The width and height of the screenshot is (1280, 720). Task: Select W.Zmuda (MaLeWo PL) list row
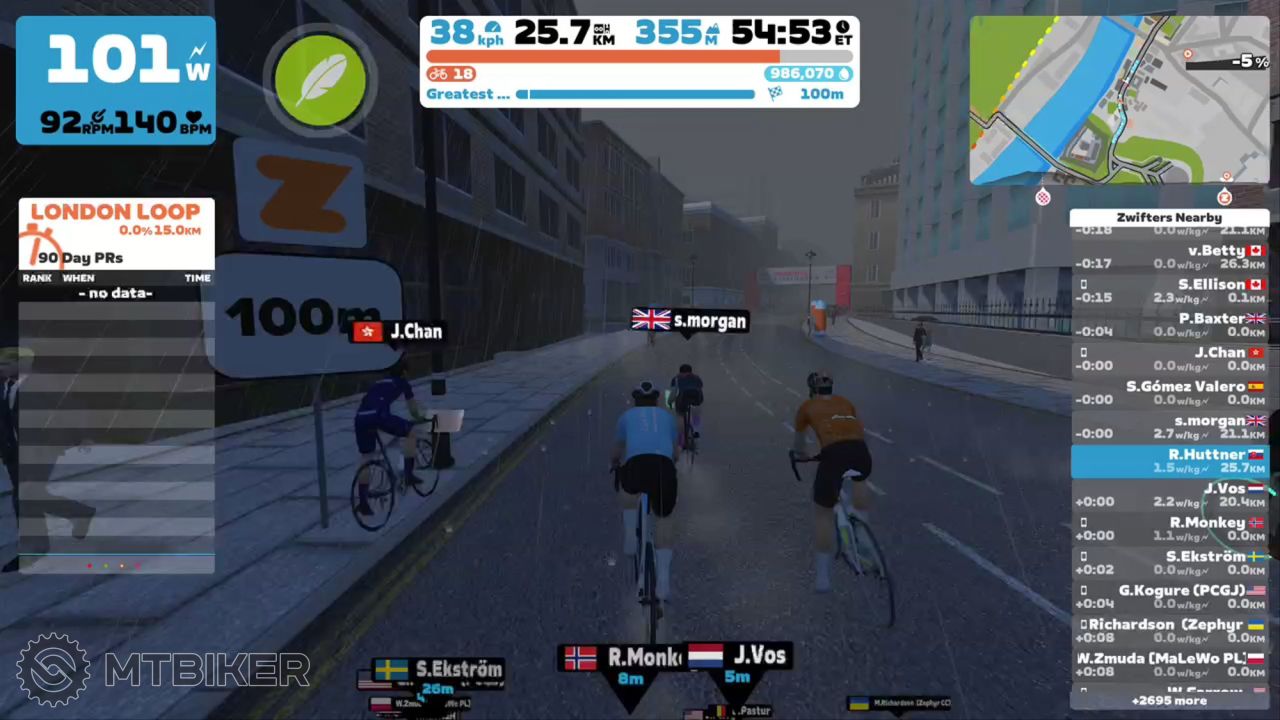tap(1169, 664)
